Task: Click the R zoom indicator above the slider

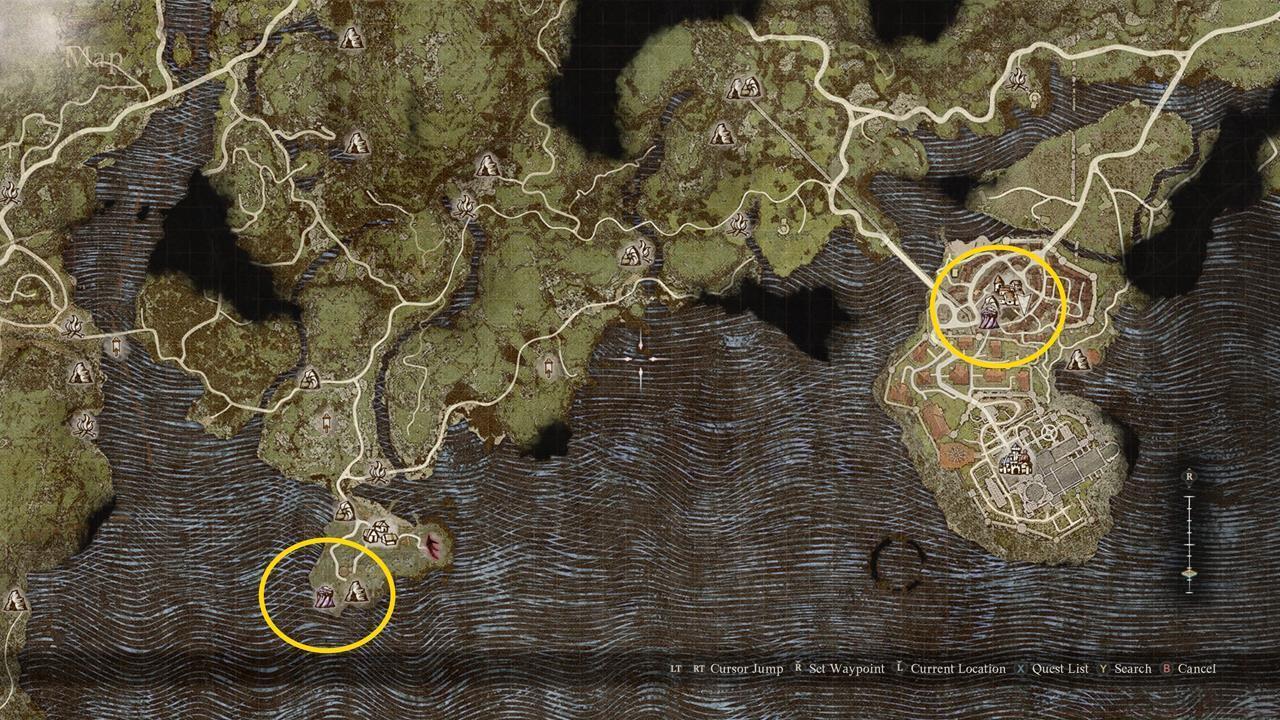Action: (x=1190, y=478)
